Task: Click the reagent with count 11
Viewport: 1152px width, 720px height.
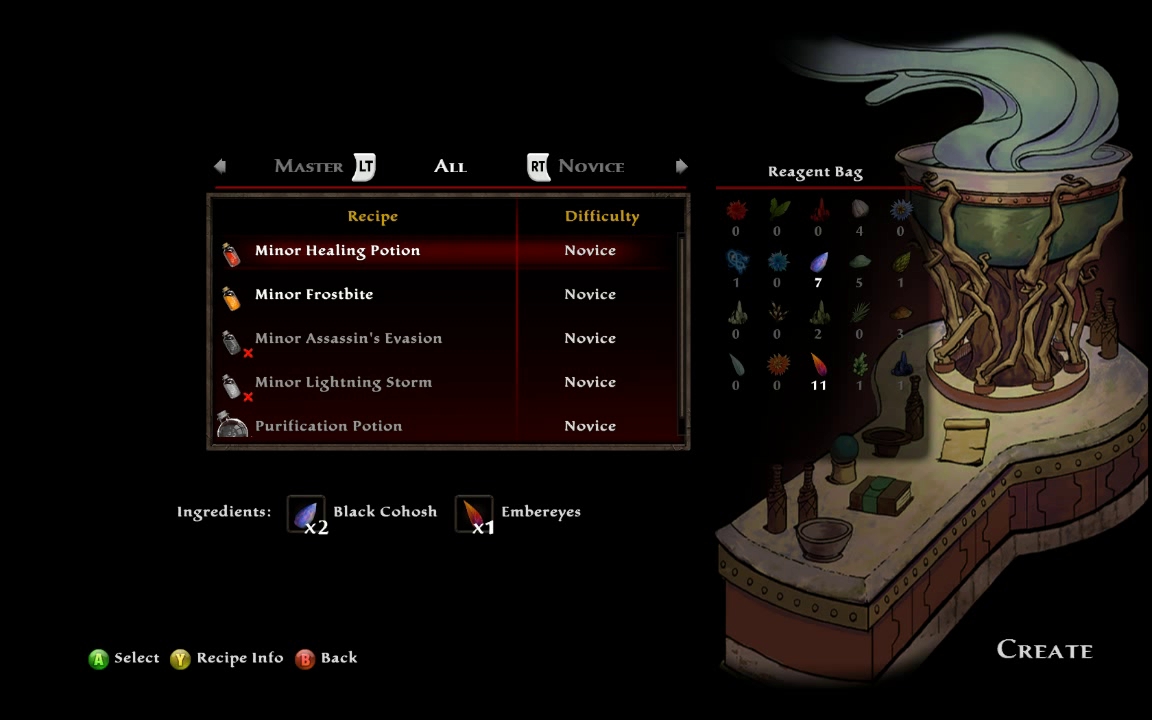Action: (818, 366)
